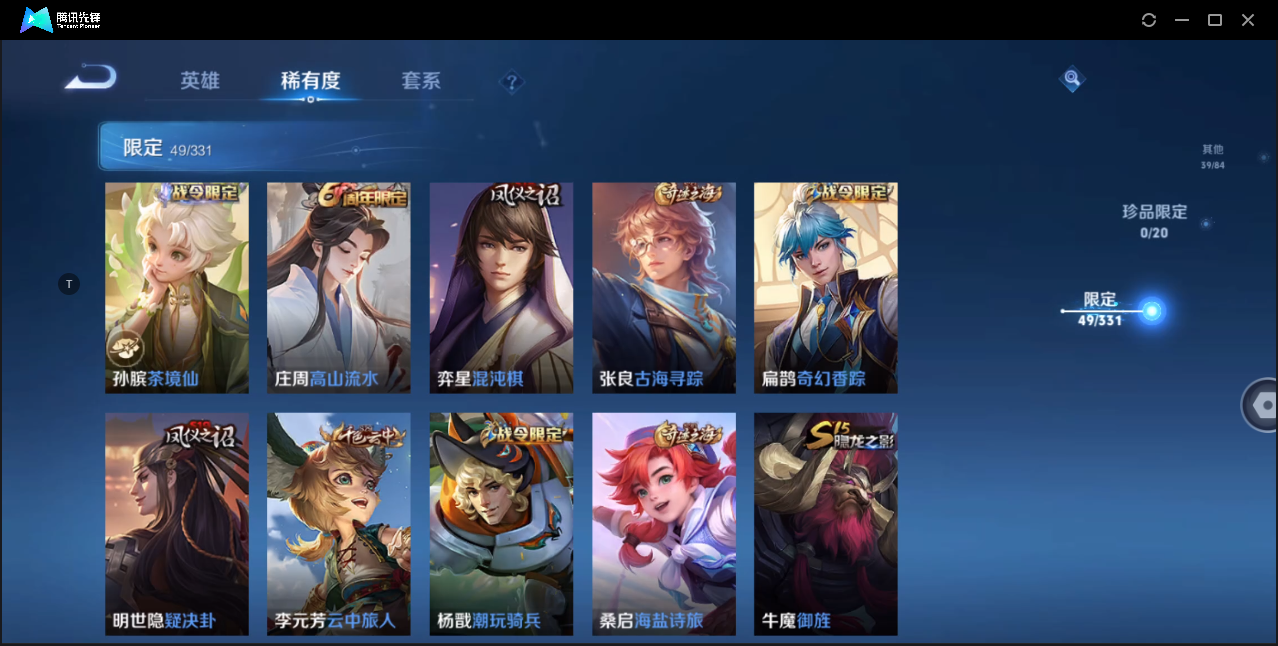Screen dimensions: 1278x646
Task: Maximize the emulator window
Action: 1215,20
